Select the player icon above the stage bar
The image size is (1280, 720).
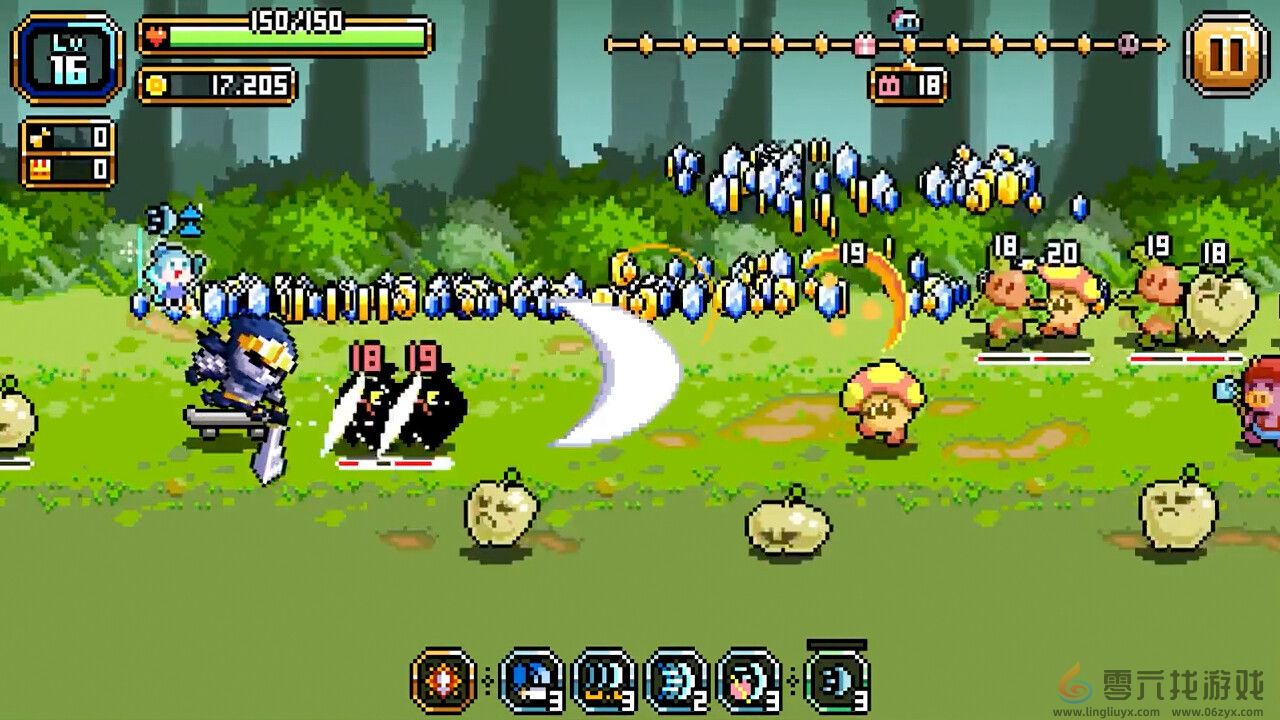pyautogui.click(x=908, y=22)
